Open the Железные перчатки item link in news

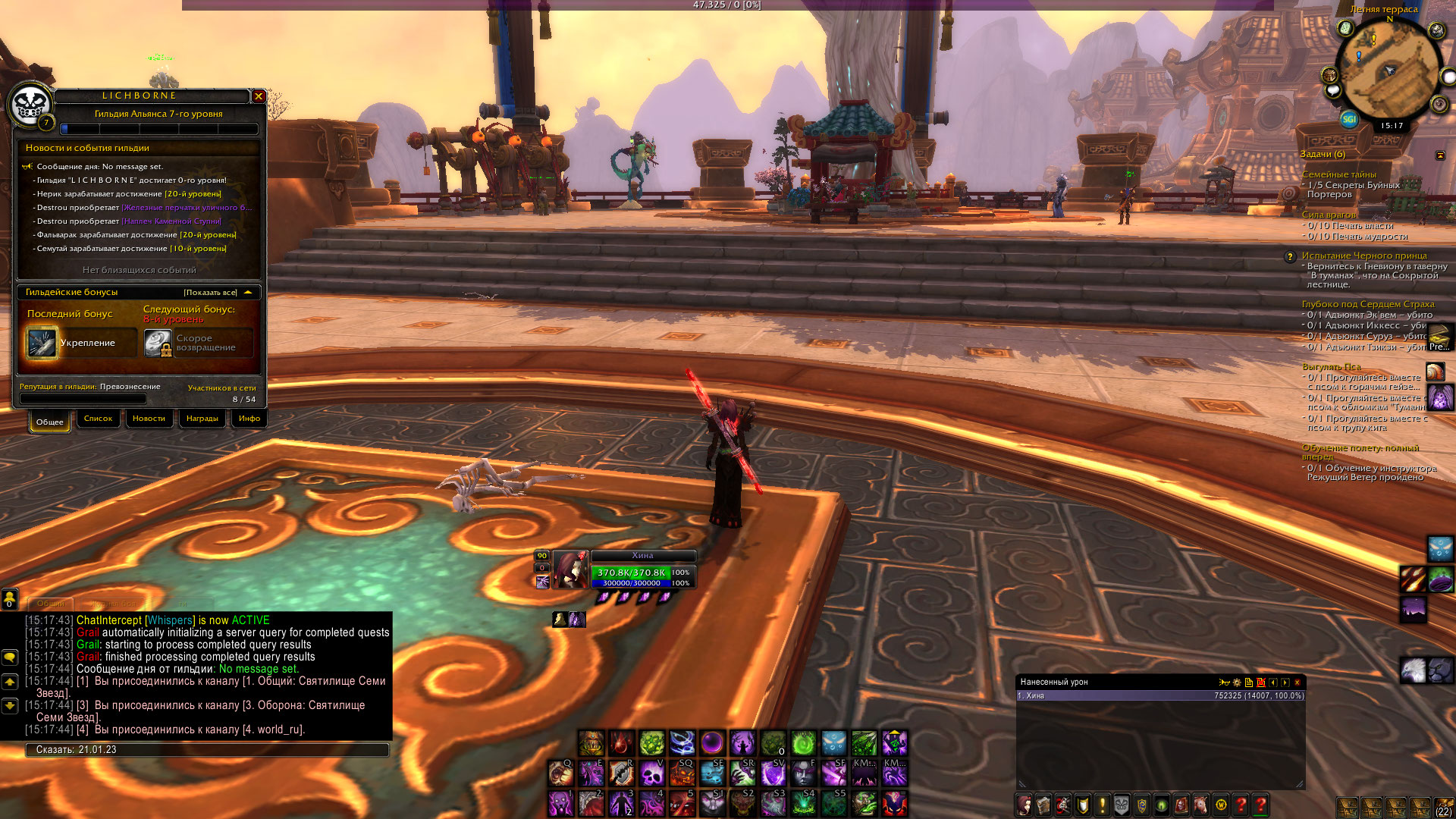click(187, 208)
